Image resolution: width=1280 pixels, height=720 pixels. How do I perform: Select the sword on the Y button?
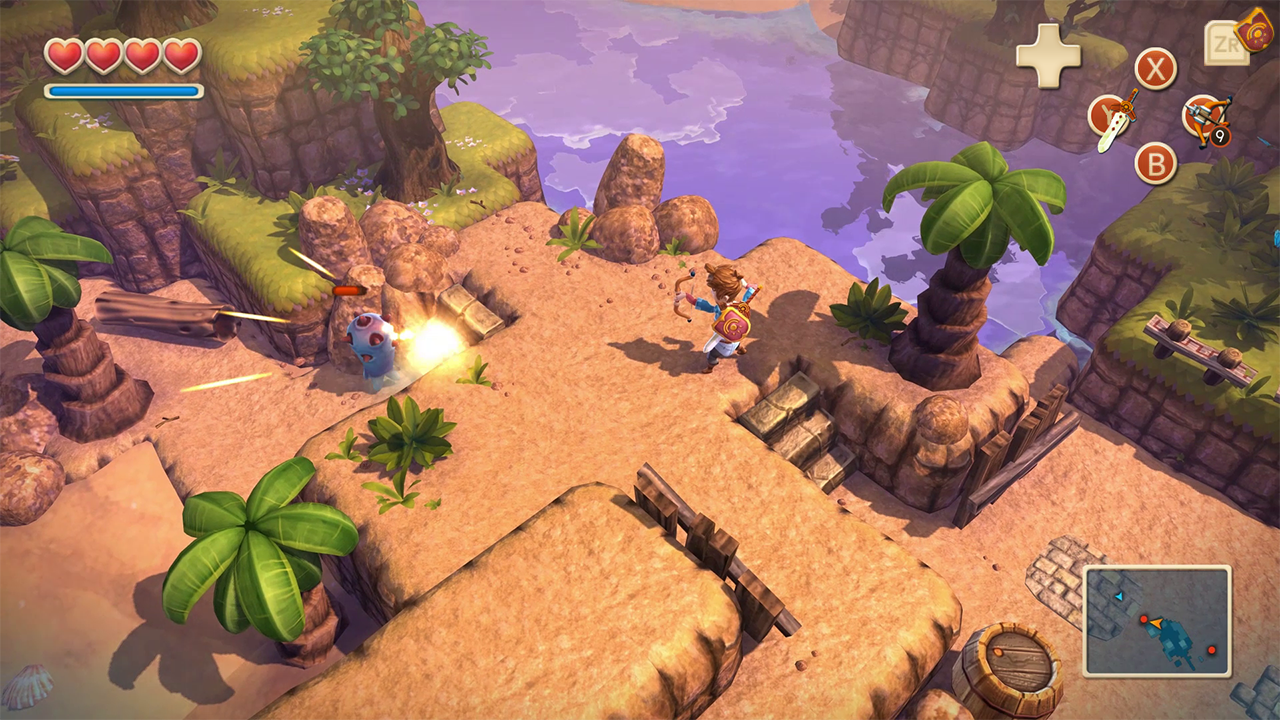(x=1113, y=122)
